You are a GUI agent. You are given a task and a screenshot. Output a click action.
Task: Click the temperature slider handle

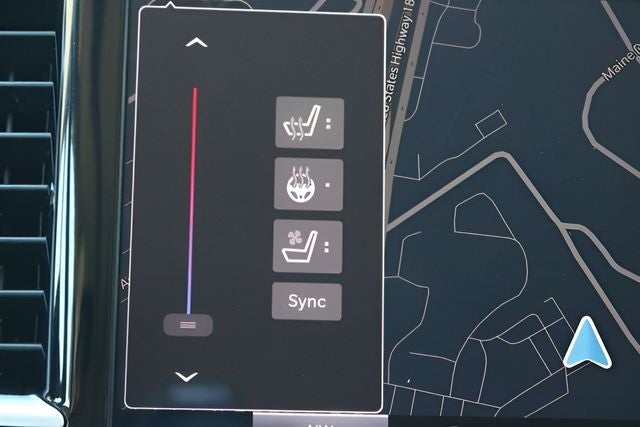[188, 325]
